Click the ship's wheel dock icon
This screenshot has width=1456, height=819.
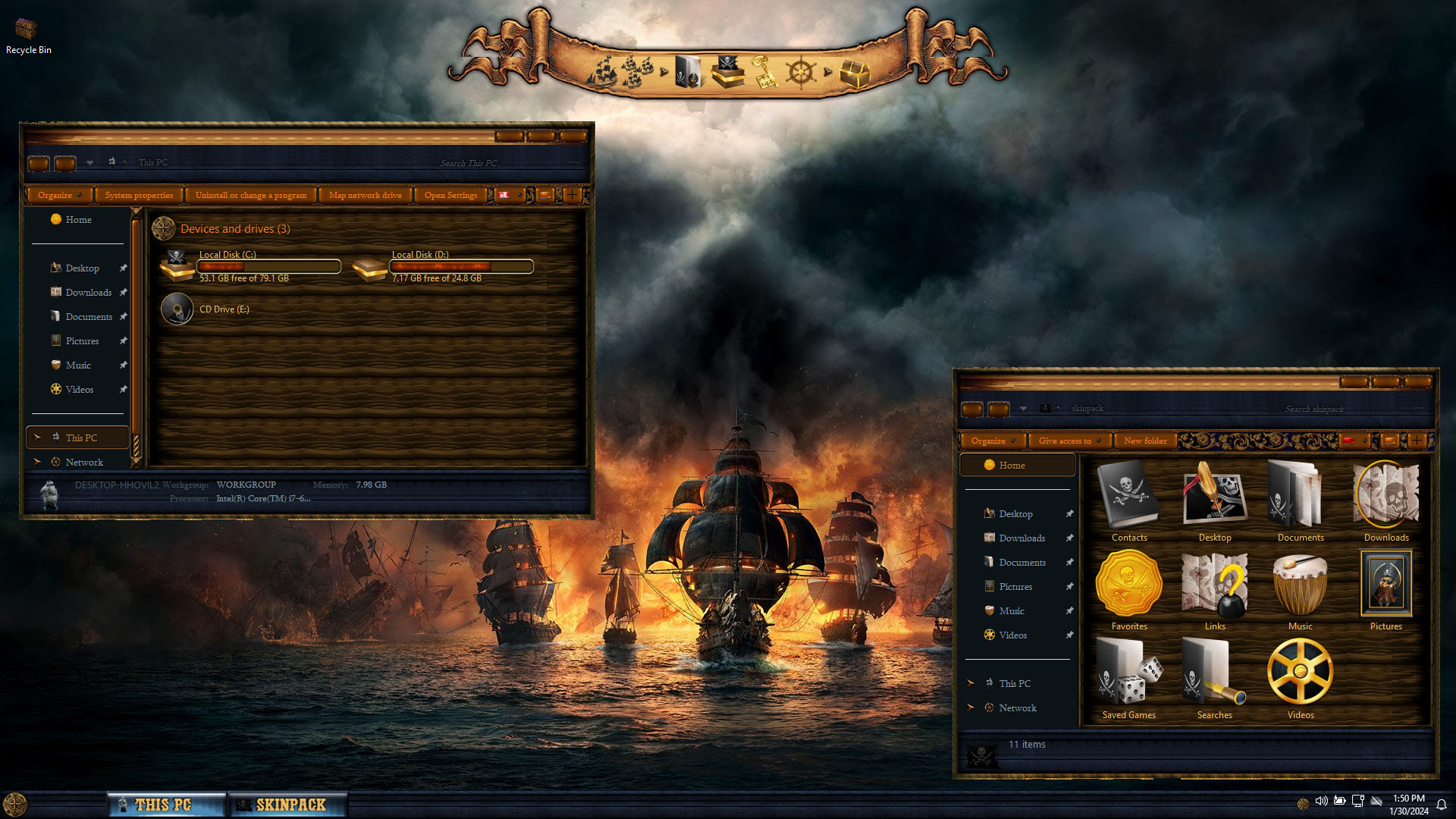tap(800, 74)
